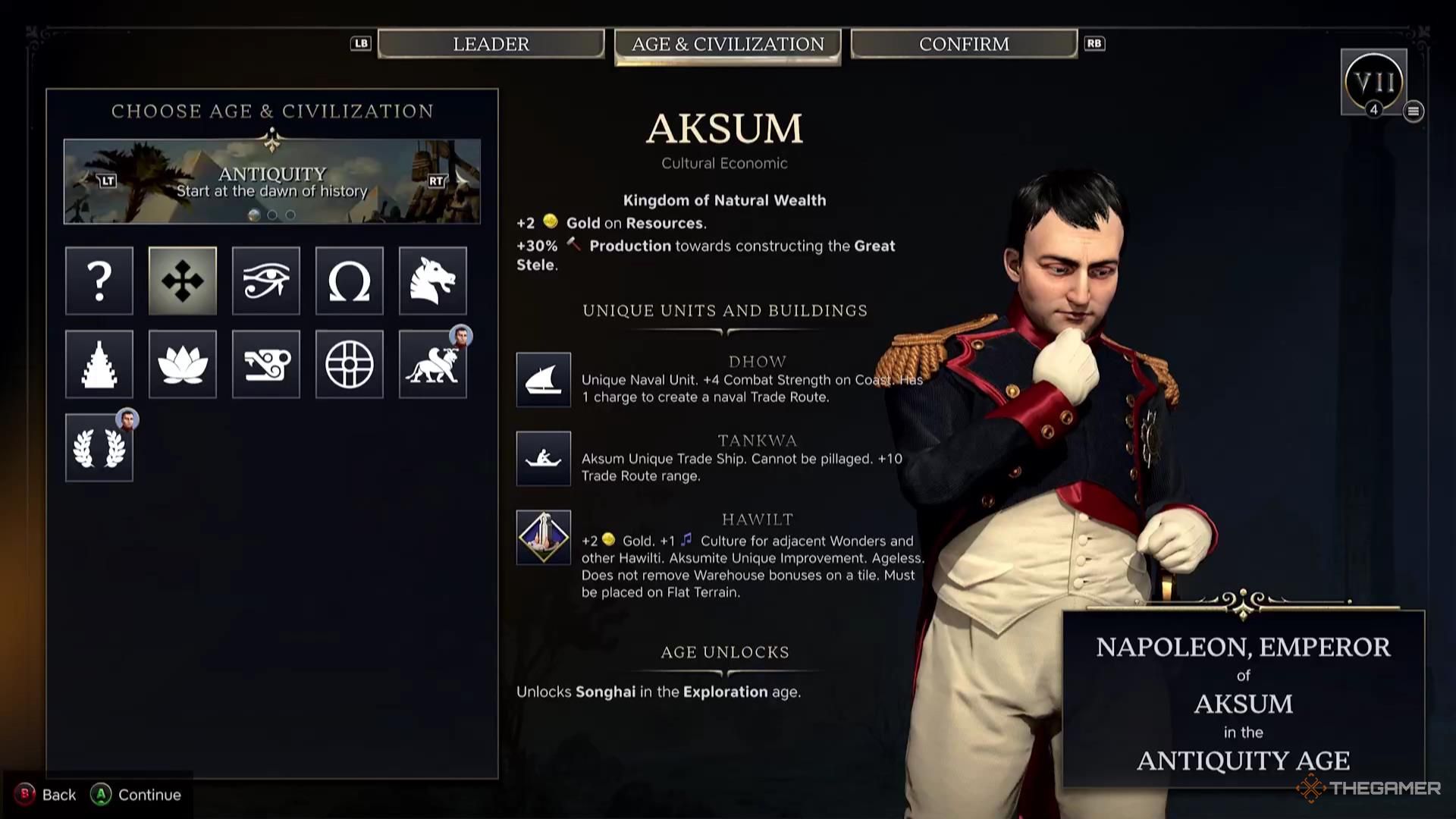Inspect the Hawilt improvement icon

pyautogui.click(x=544, y=538)
